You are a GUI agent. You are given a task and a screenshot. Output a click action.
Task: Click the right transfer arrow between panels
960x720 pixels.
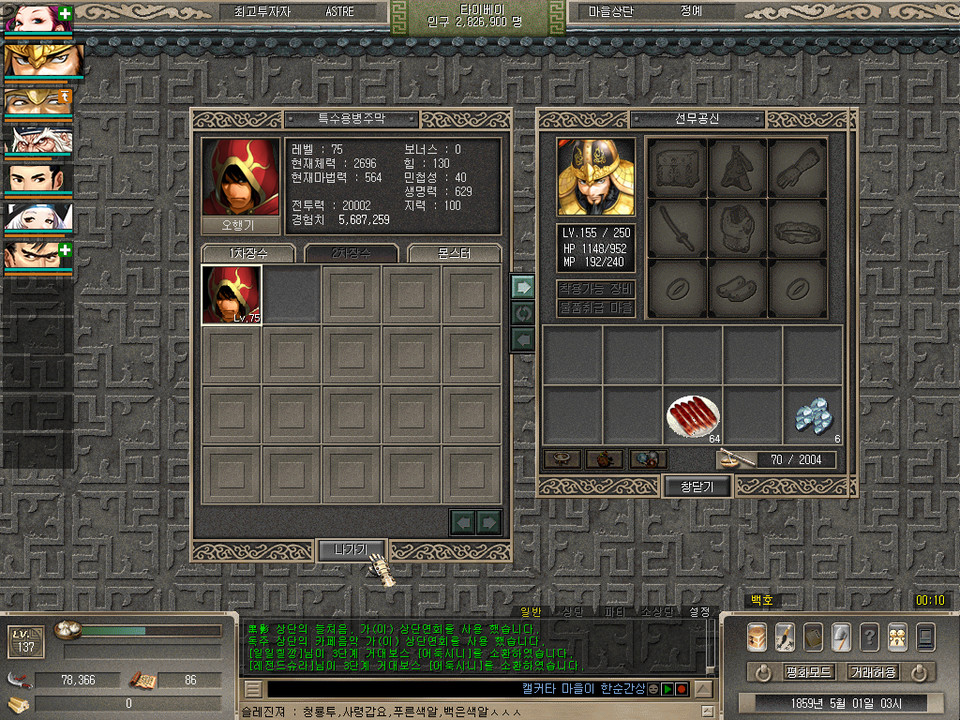pyautogui.click(x=522, y=286)
